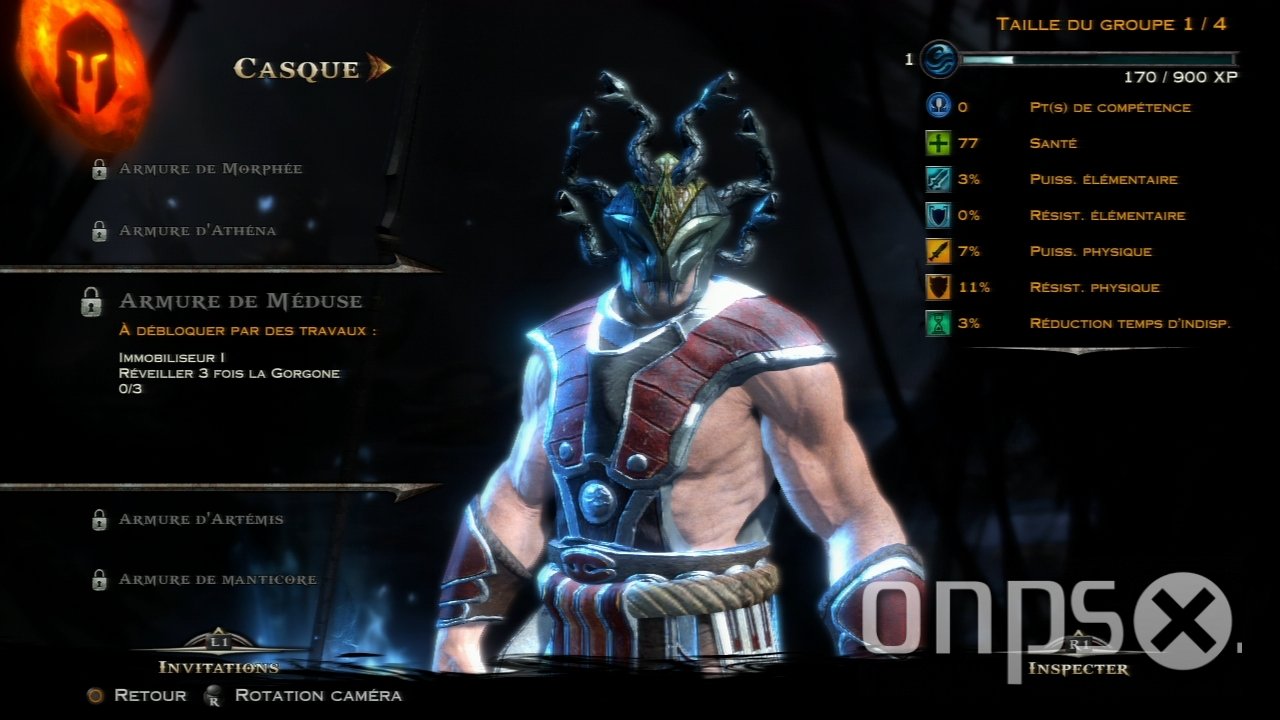Select the blue level orb icon

tap(938, 59)
